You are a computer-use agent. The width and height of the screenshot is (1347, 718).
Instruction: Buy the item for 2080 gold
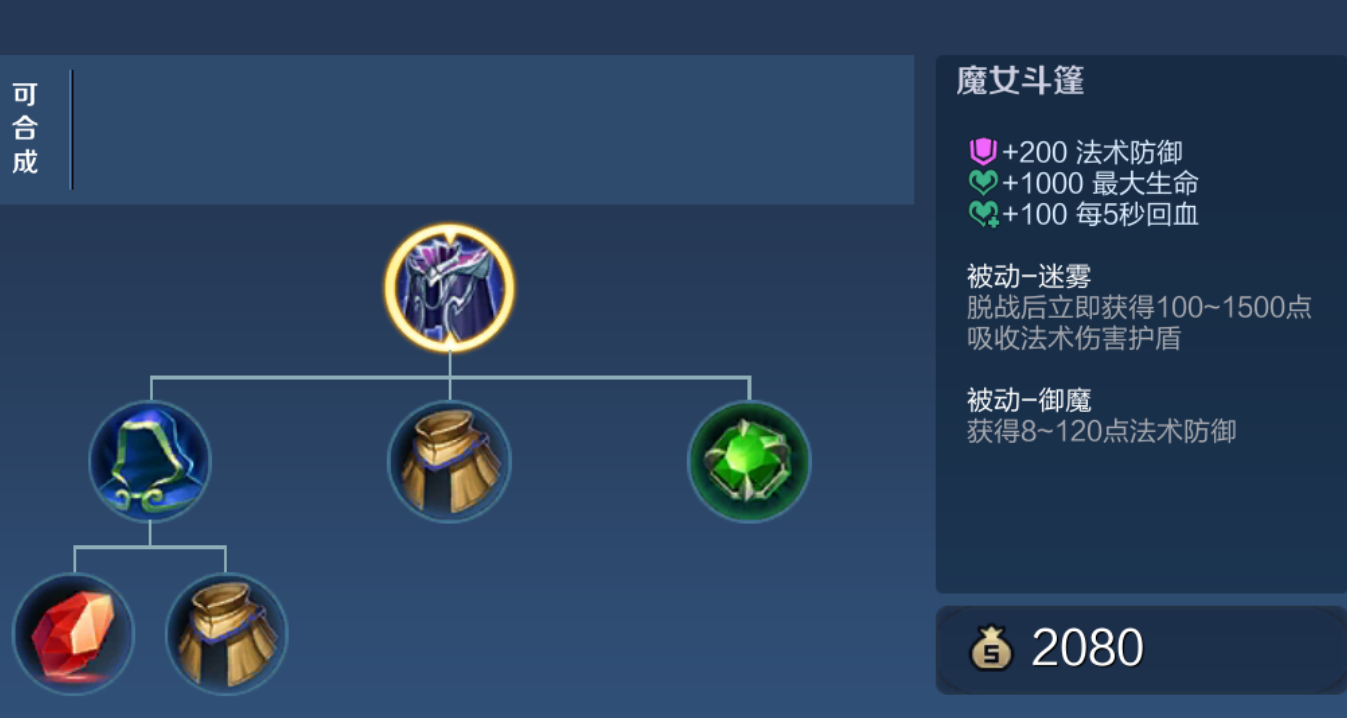[1141, 649]
